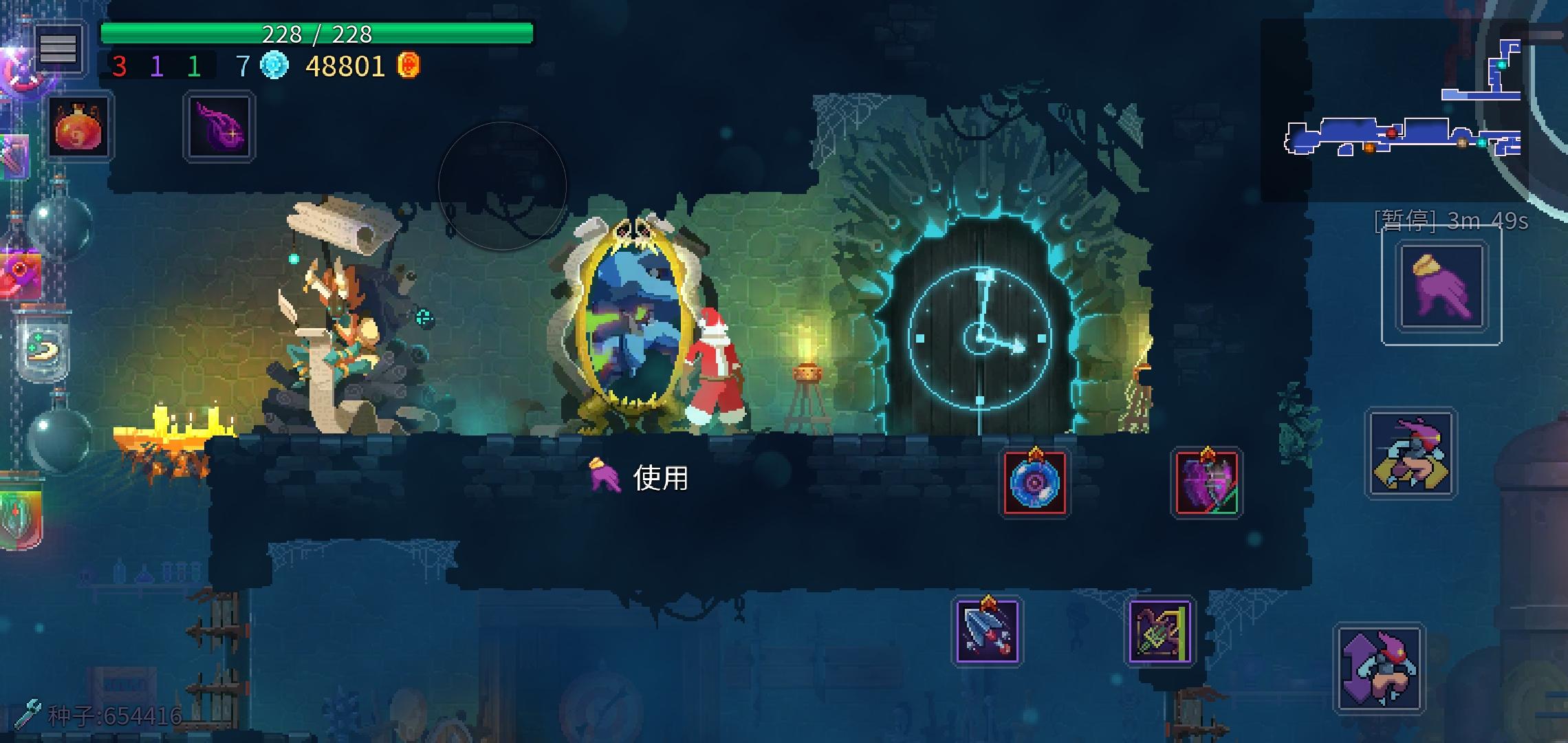Select the equipped purple fireball weapon icon
The image size is (1568, 743).
pos(219,127)
